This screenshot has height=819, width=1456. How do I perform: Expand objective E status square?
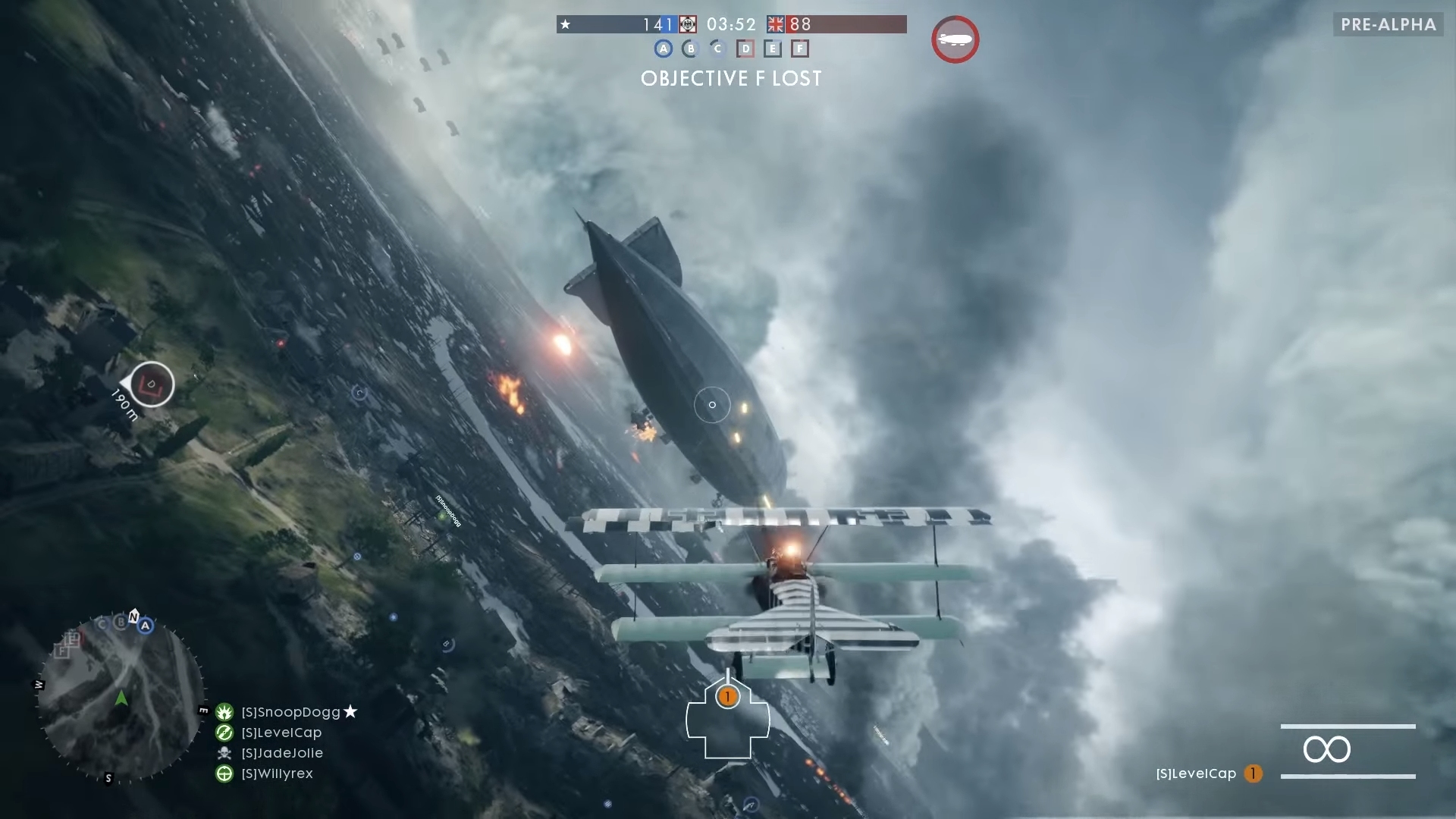click(x=773, y=49)
